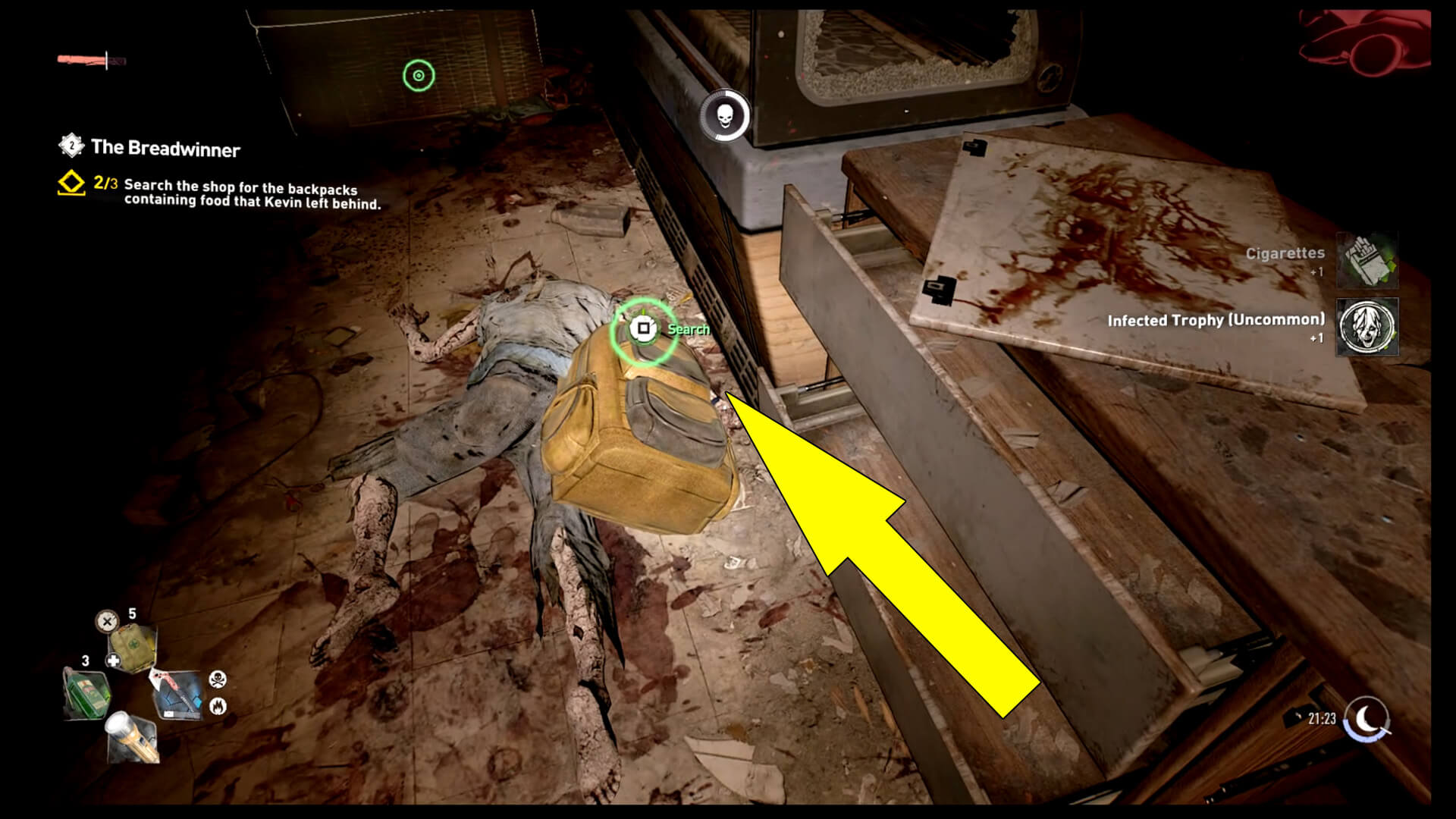
Task: Open the skull enemy awareness indicator above the counter
Action: (725, 113)
